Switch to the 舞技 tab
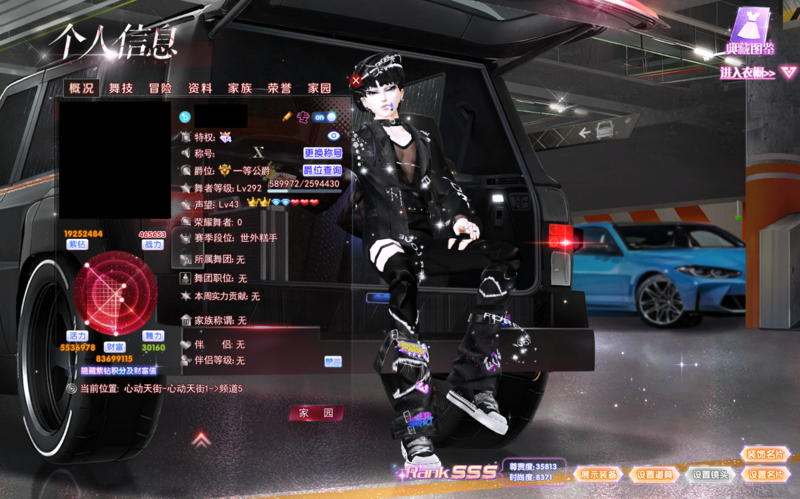 click(x=121, y=88)
